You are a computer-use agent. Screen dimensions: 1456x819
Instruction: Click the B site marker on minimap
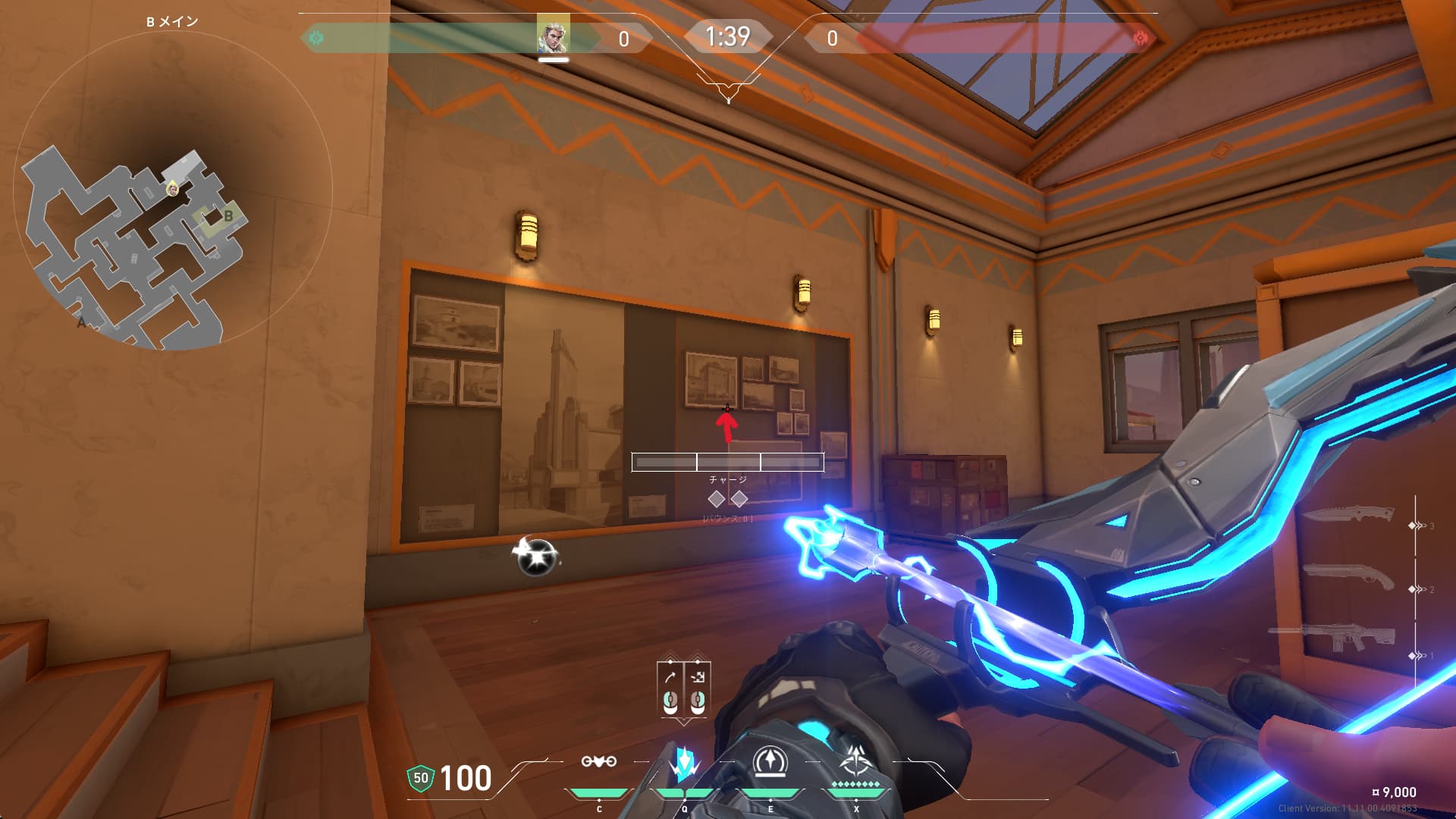click(x=227, y=217)
